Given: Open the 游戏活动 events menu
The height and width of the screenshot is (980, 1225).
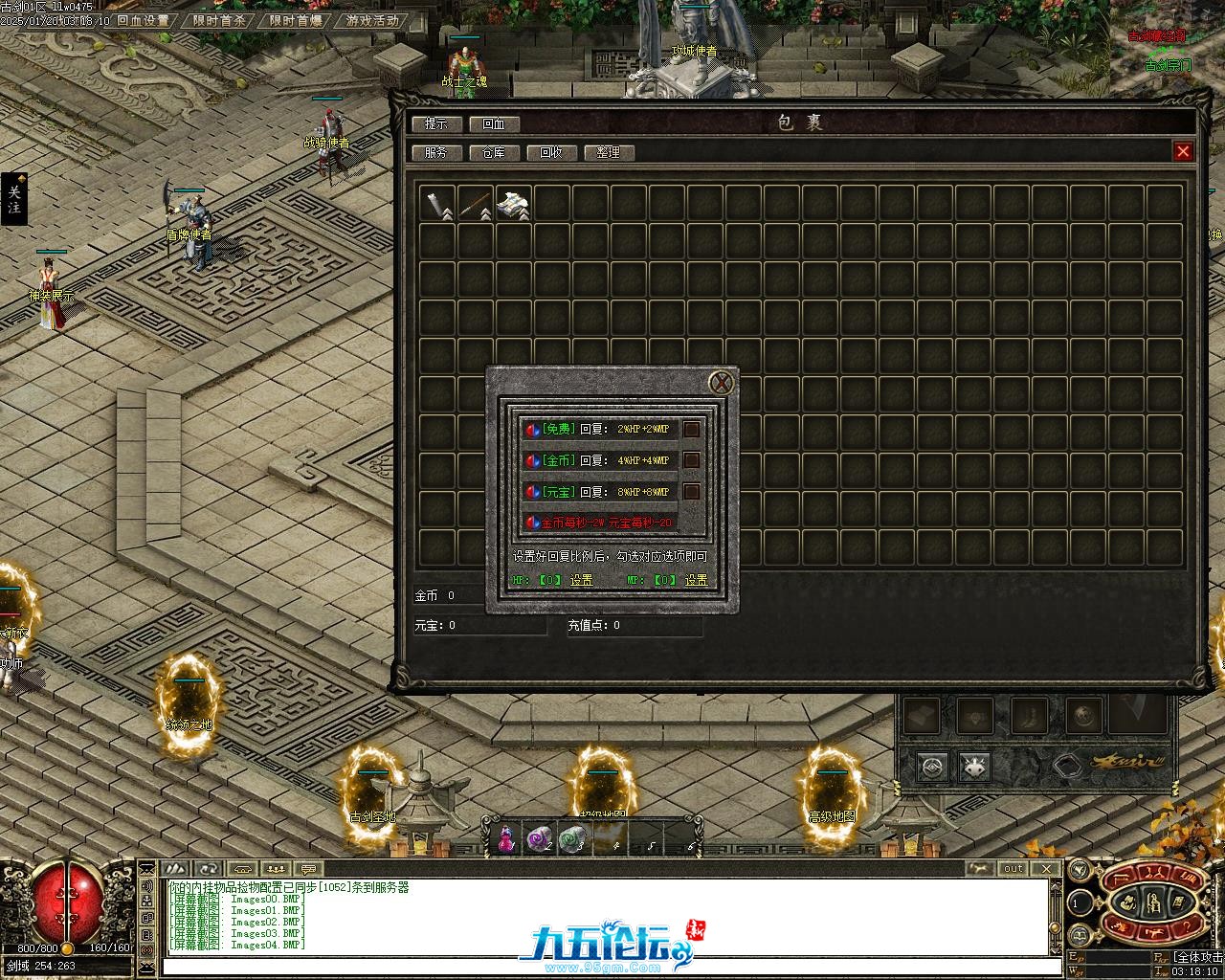Looking at the screenshot, I should coord(372,20).
